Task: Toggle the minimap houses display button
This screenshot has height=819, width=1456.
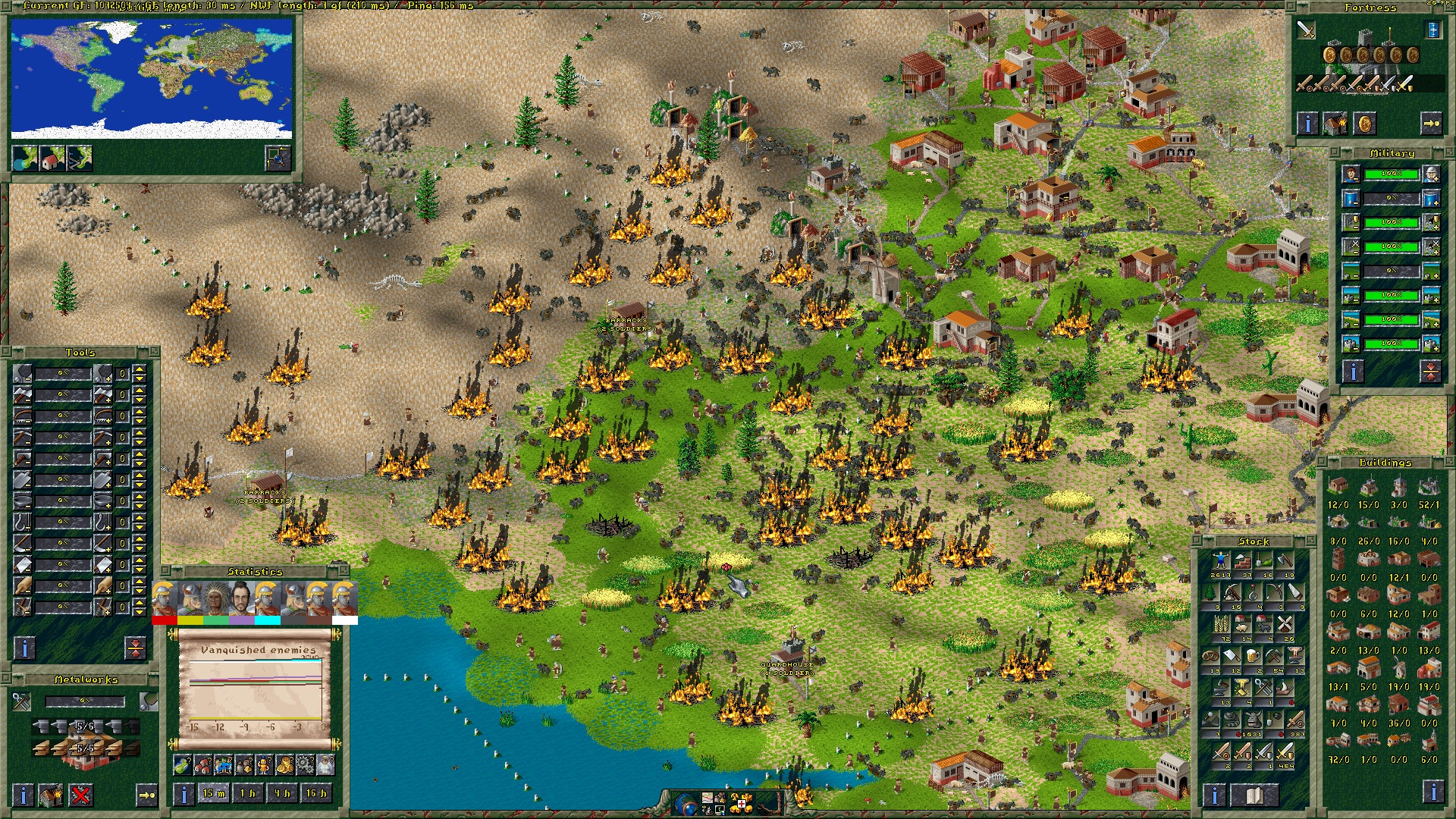Action: [x=52, y=158]
